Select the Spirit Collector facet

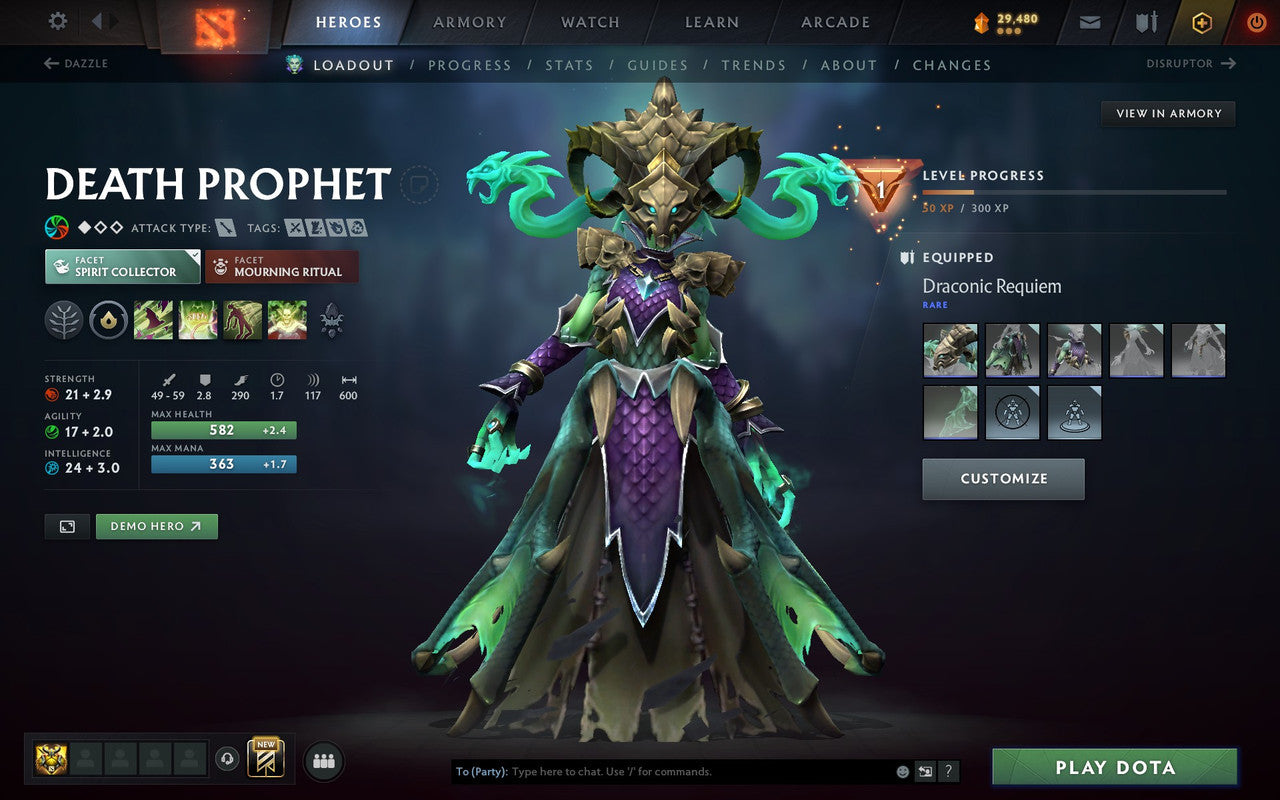(121, 266)
